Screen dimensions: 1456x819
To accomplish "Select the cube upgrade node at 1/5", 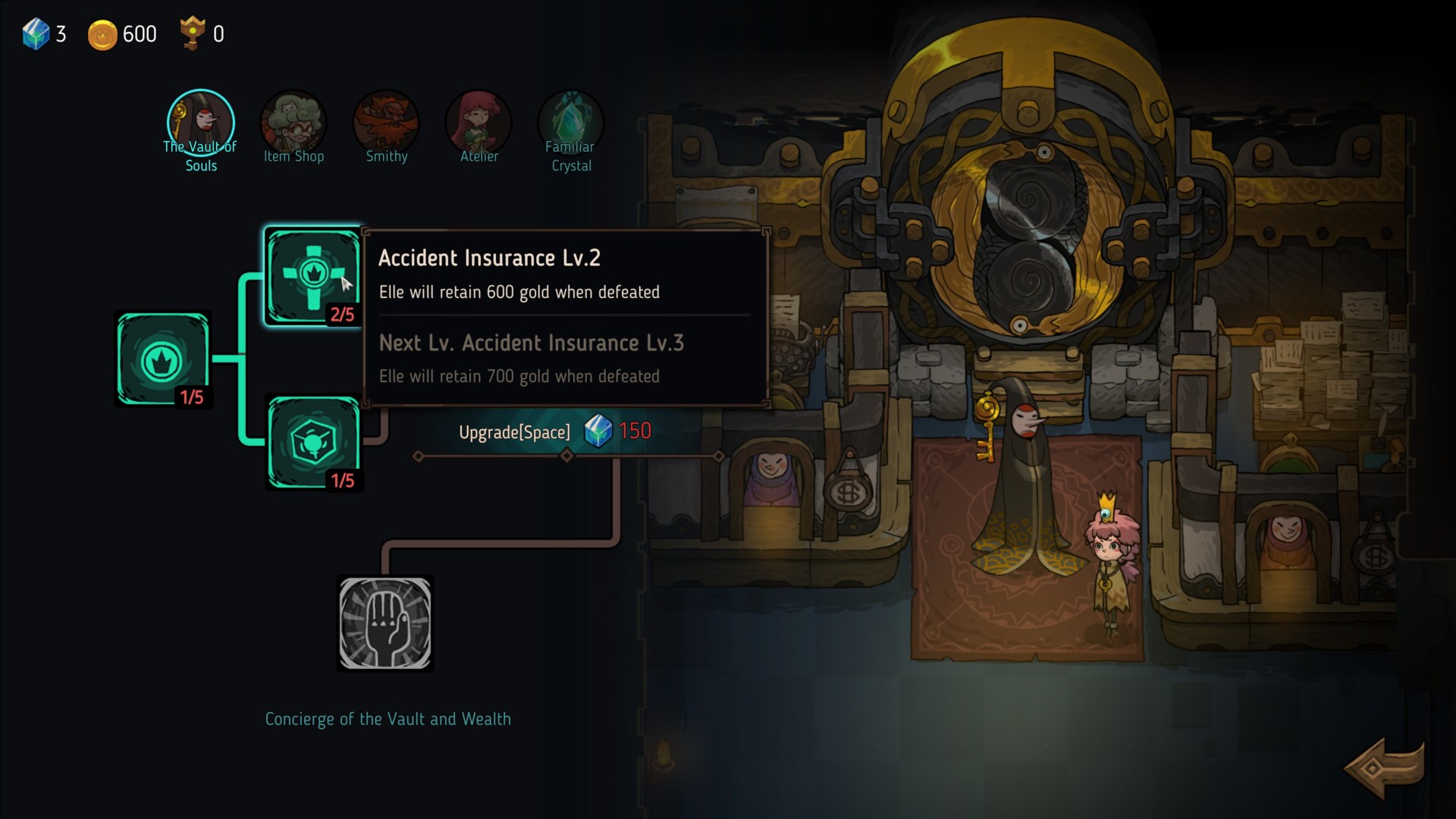I will point(313,443).
